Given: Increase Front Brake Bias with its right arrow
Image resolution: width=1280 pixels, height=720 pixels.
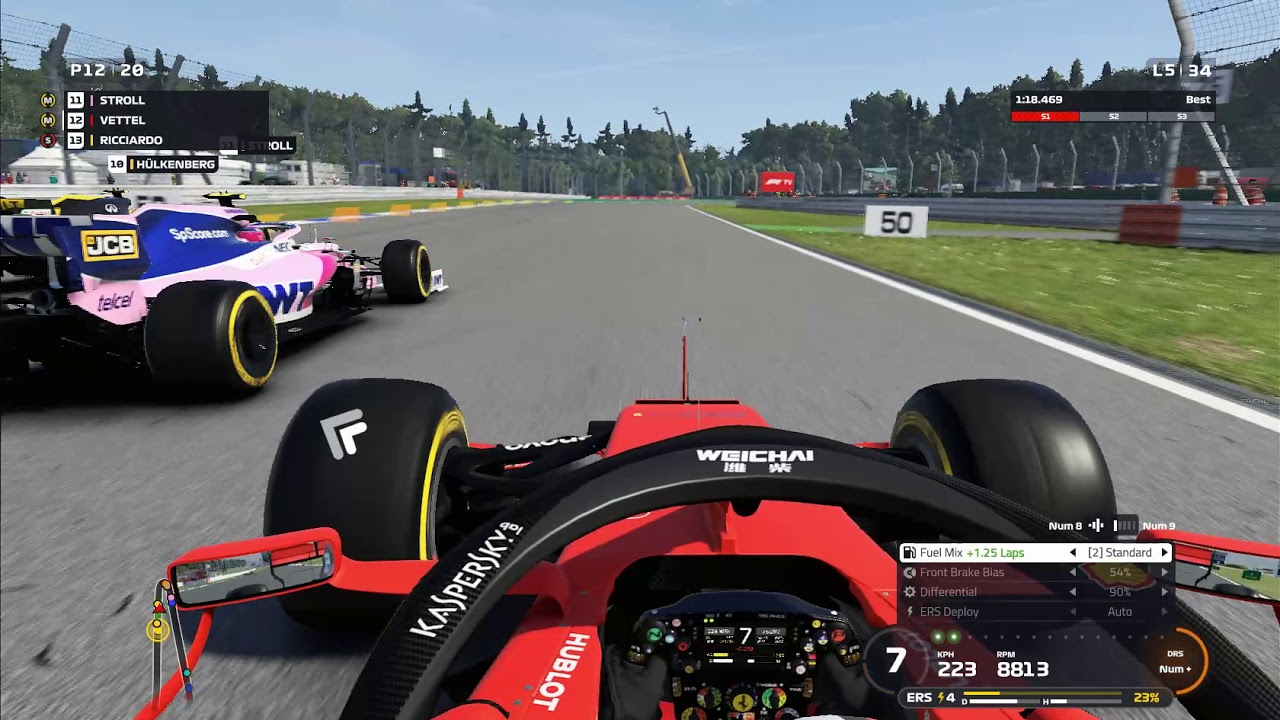Looking at the screenshot, I should 1164,573.
